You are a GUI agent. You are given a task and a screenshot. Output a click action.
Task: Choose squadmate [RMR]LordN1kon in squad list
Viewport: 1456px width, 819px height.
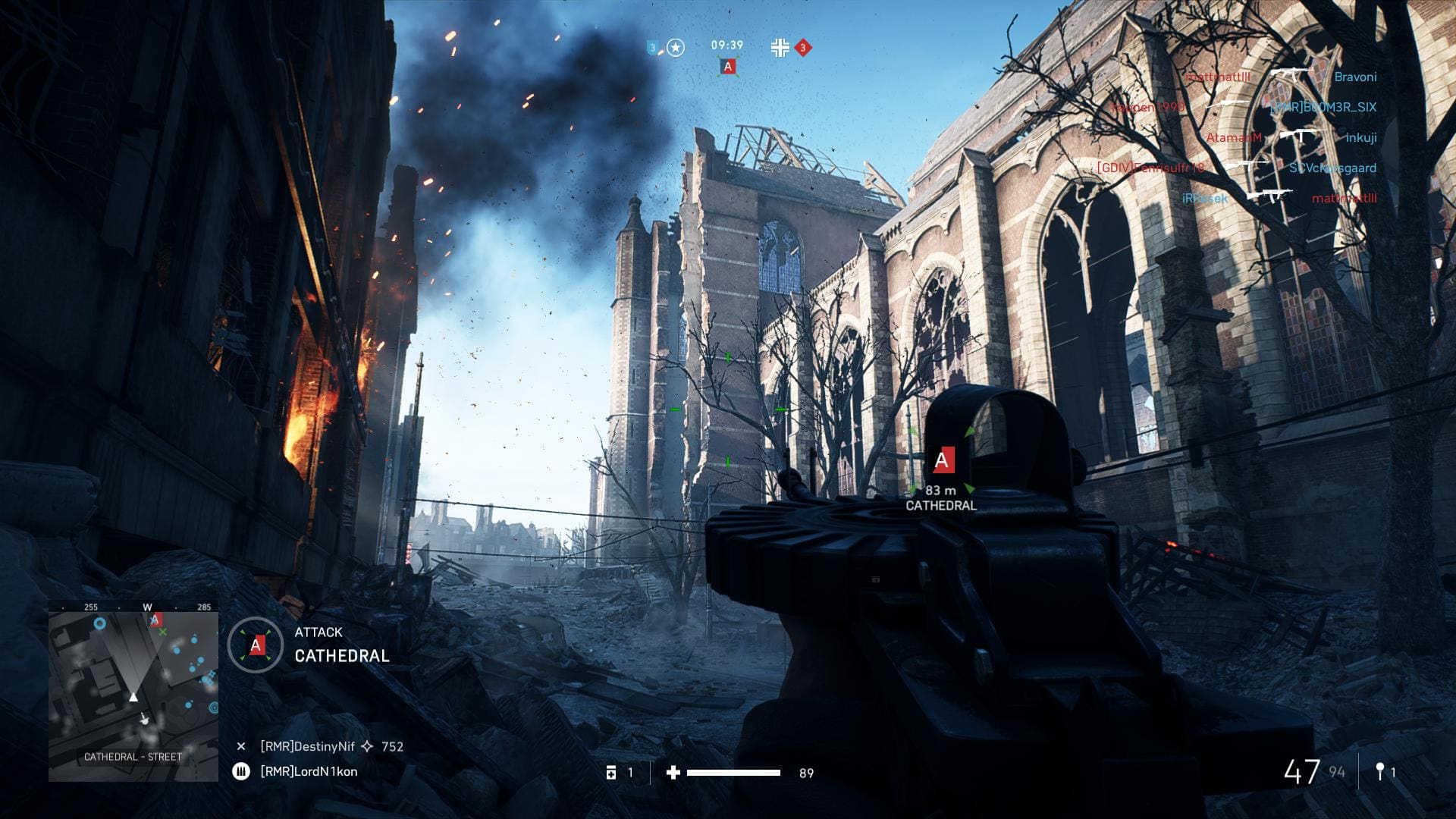tap(309, 771)
